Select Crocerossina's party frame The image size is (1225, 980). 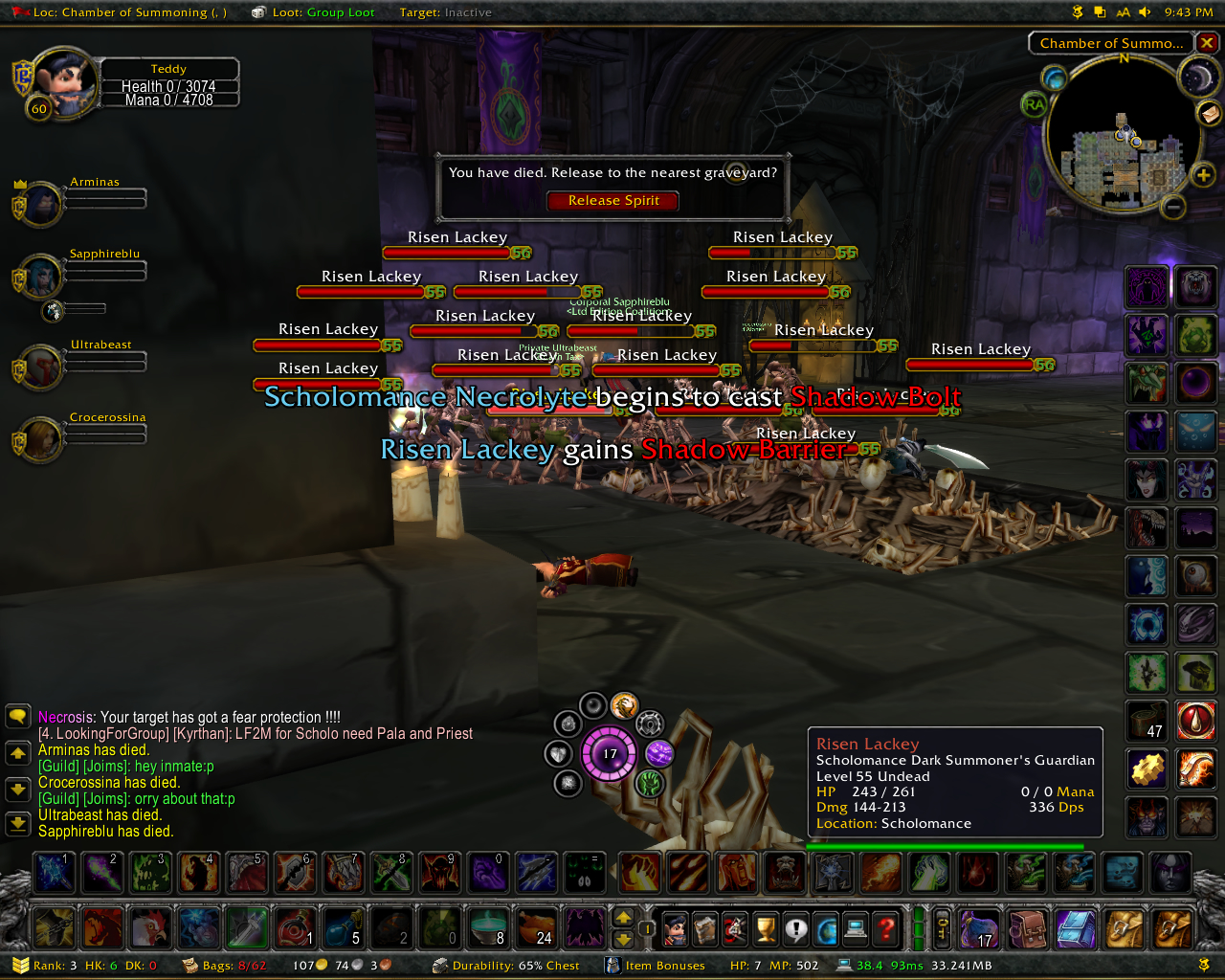40,440
